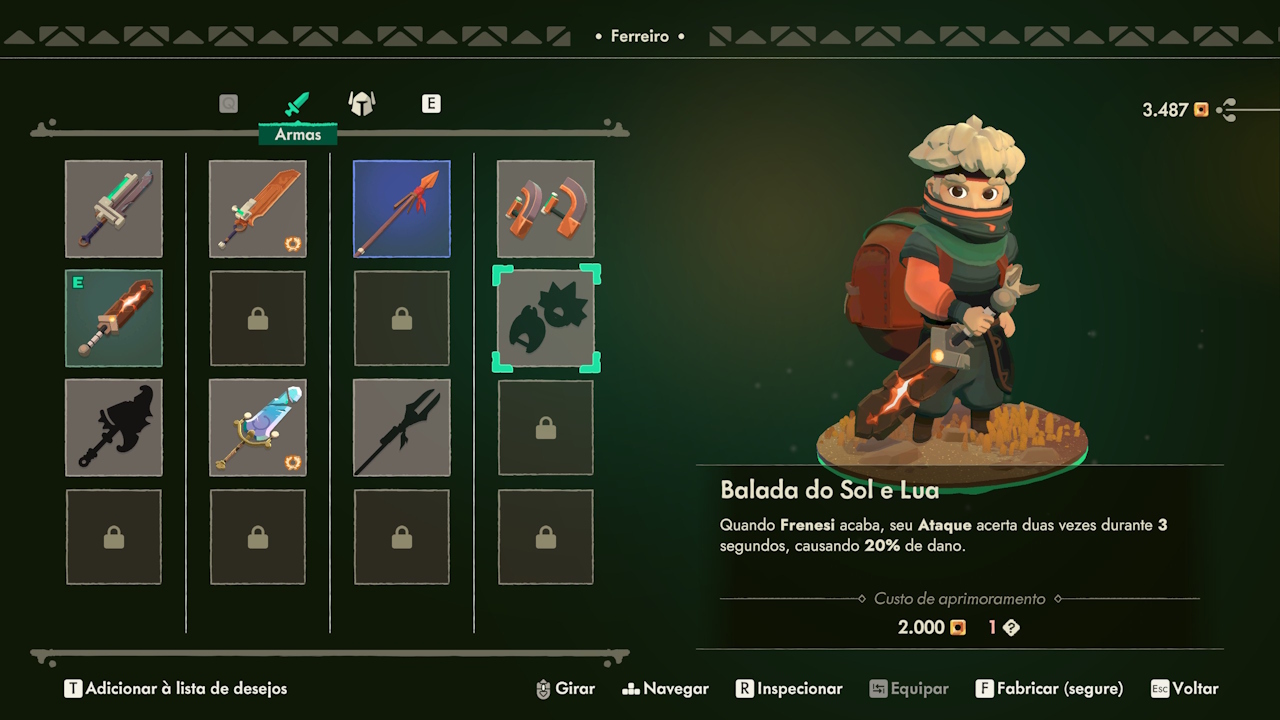Click the E tab navigation key
This screenshot has height=720, width=1280.
[431, 103]
